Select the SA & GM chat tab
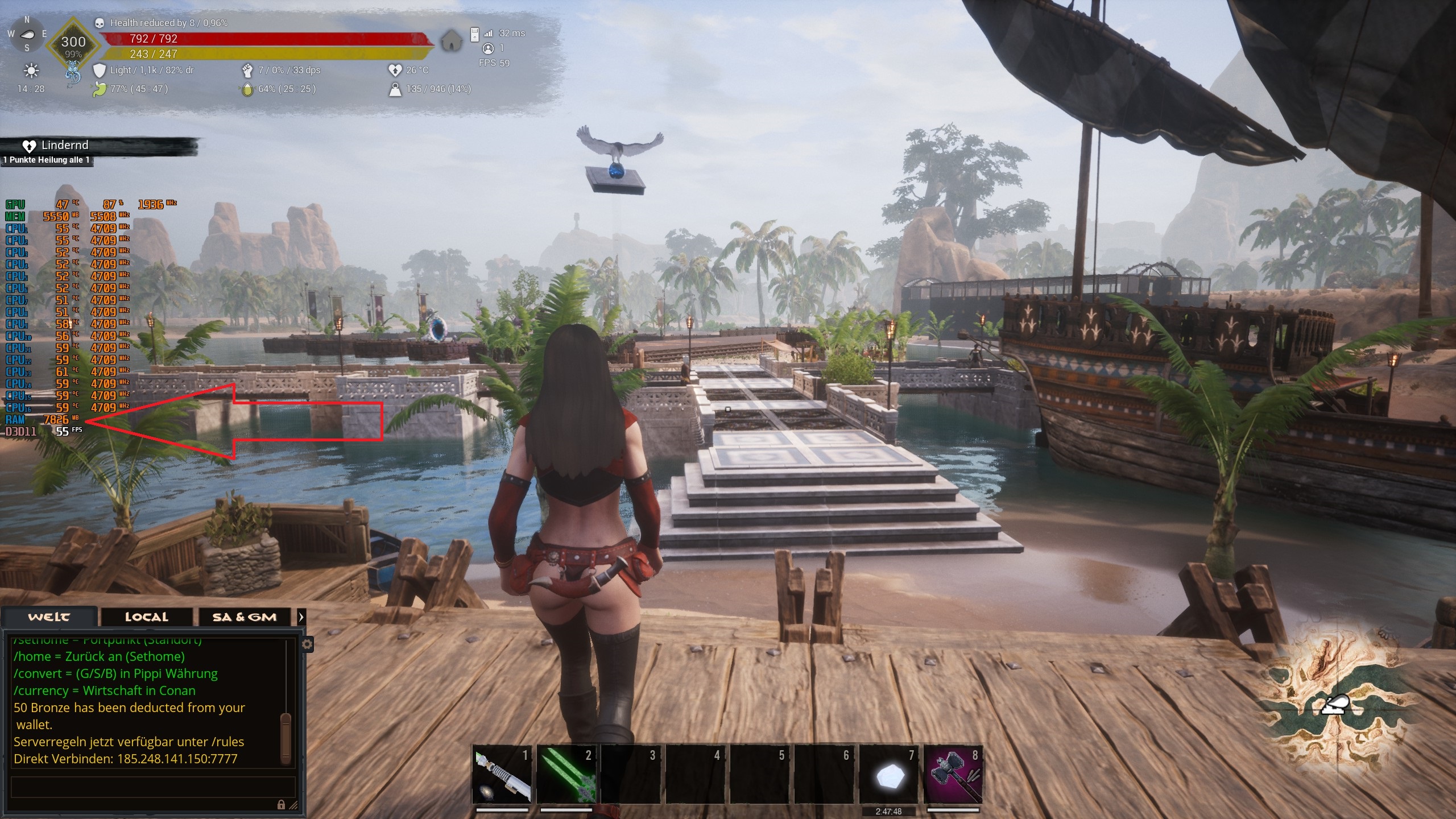Viewport: 1456px width, 819px height. pos(244,617)
